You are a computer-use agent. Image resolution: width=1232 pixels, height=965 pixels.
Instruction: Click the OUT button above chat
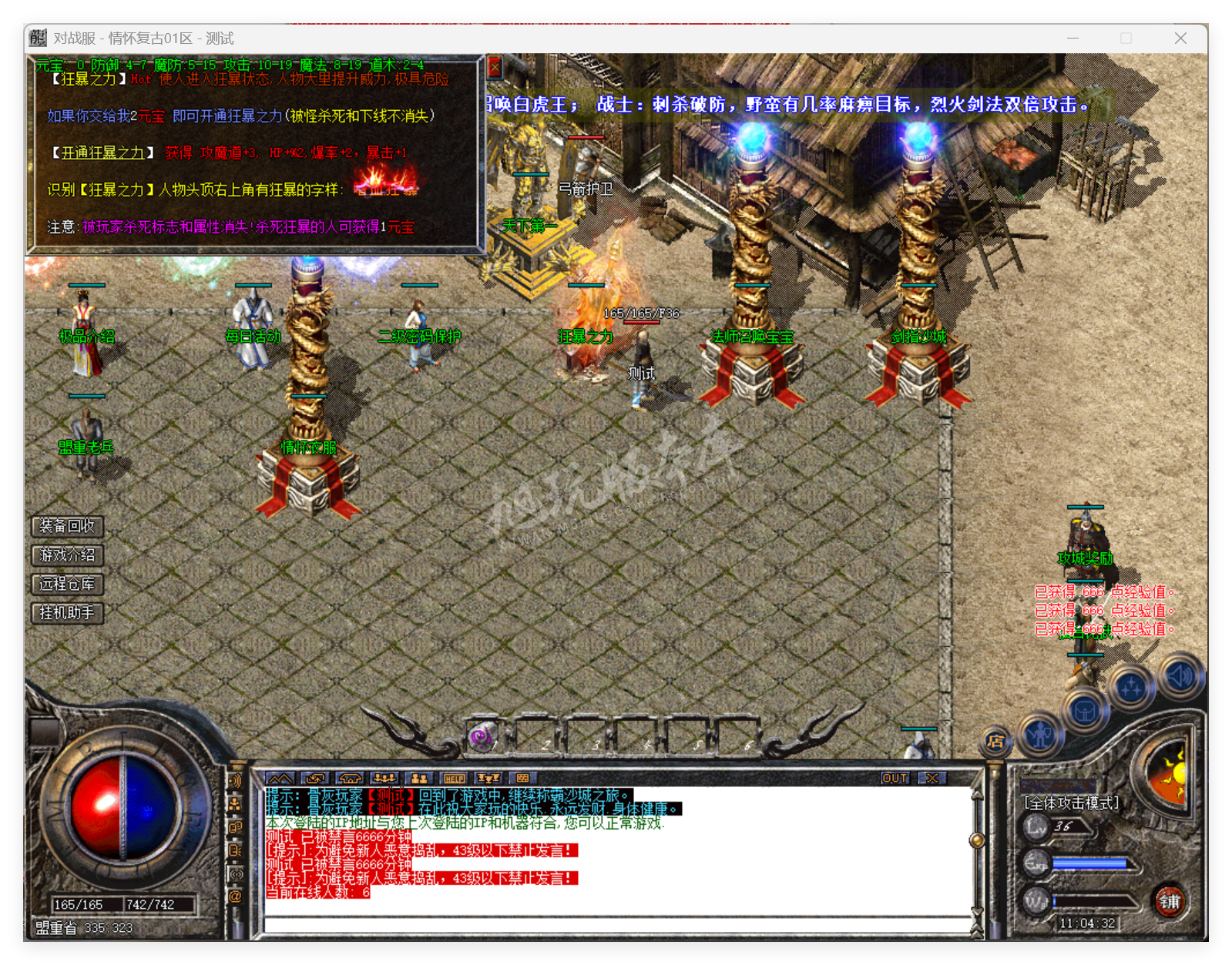point(895,779)
